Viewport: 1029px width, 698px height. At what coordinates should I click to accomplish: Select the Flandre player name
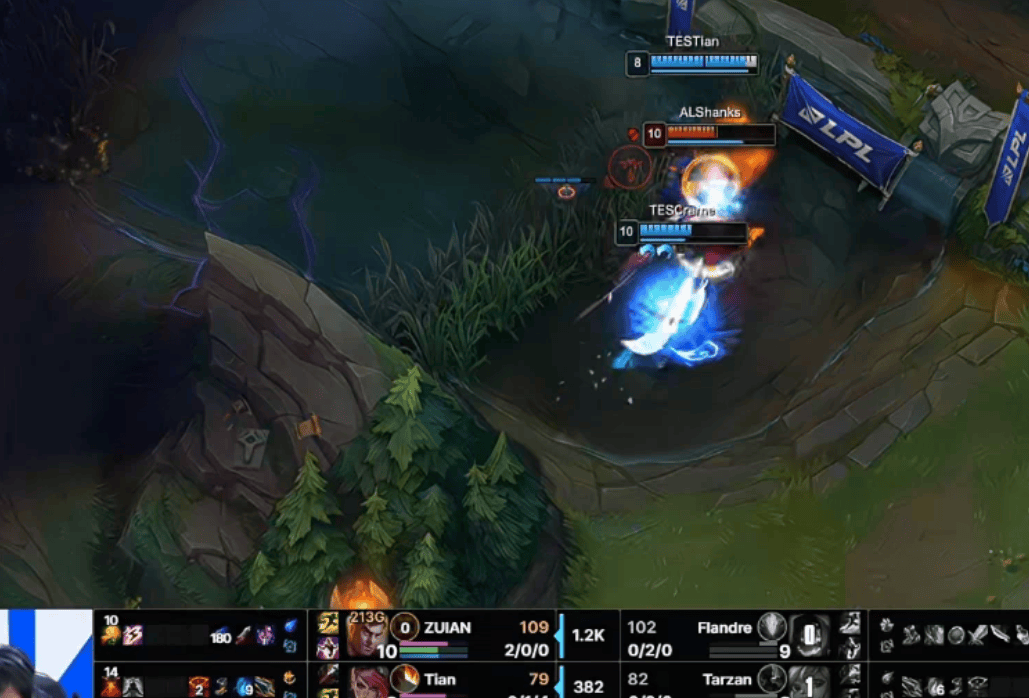[x=724, y=628]
